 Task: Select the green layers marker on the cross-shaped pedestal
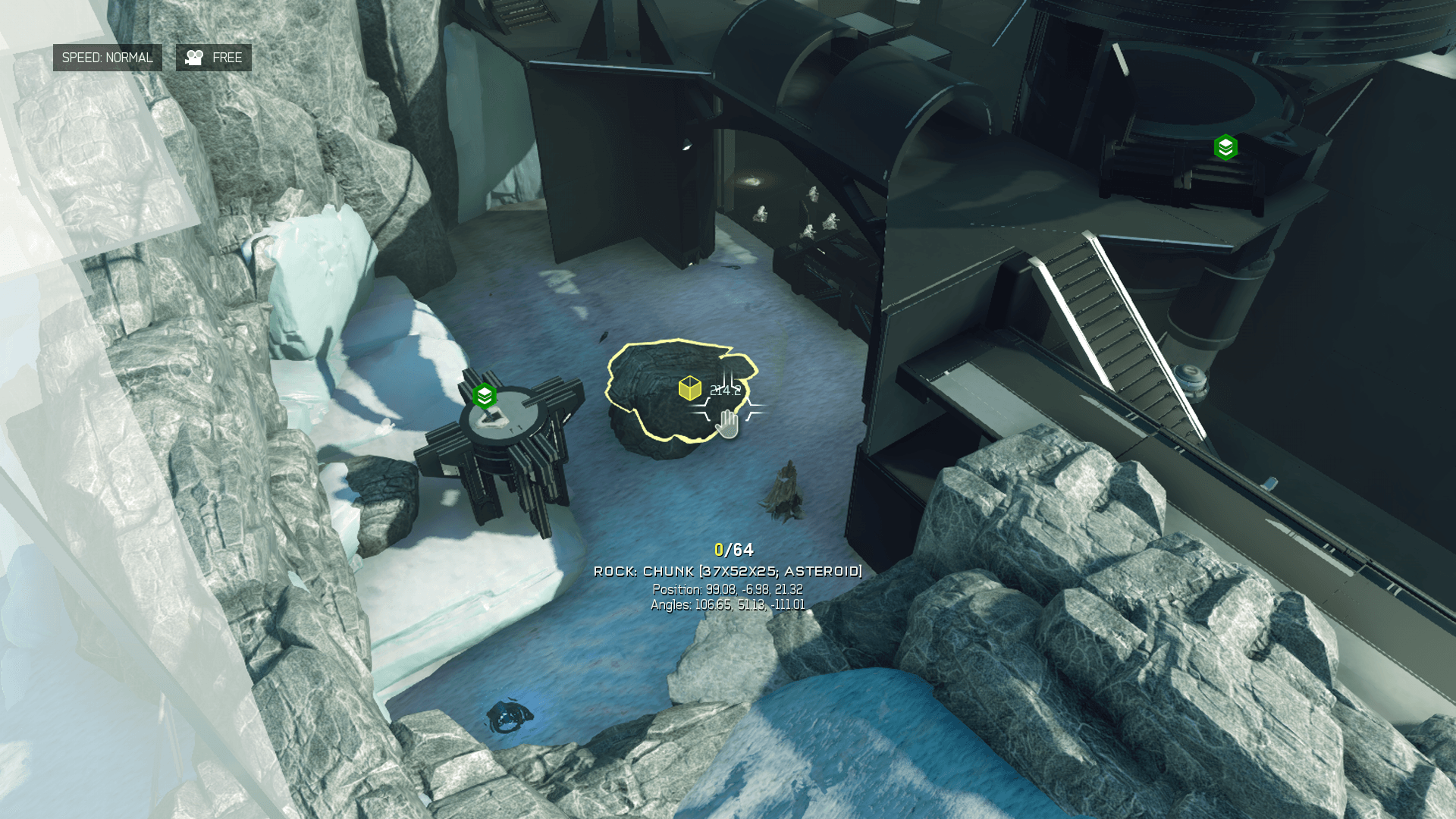coord(484,396)
